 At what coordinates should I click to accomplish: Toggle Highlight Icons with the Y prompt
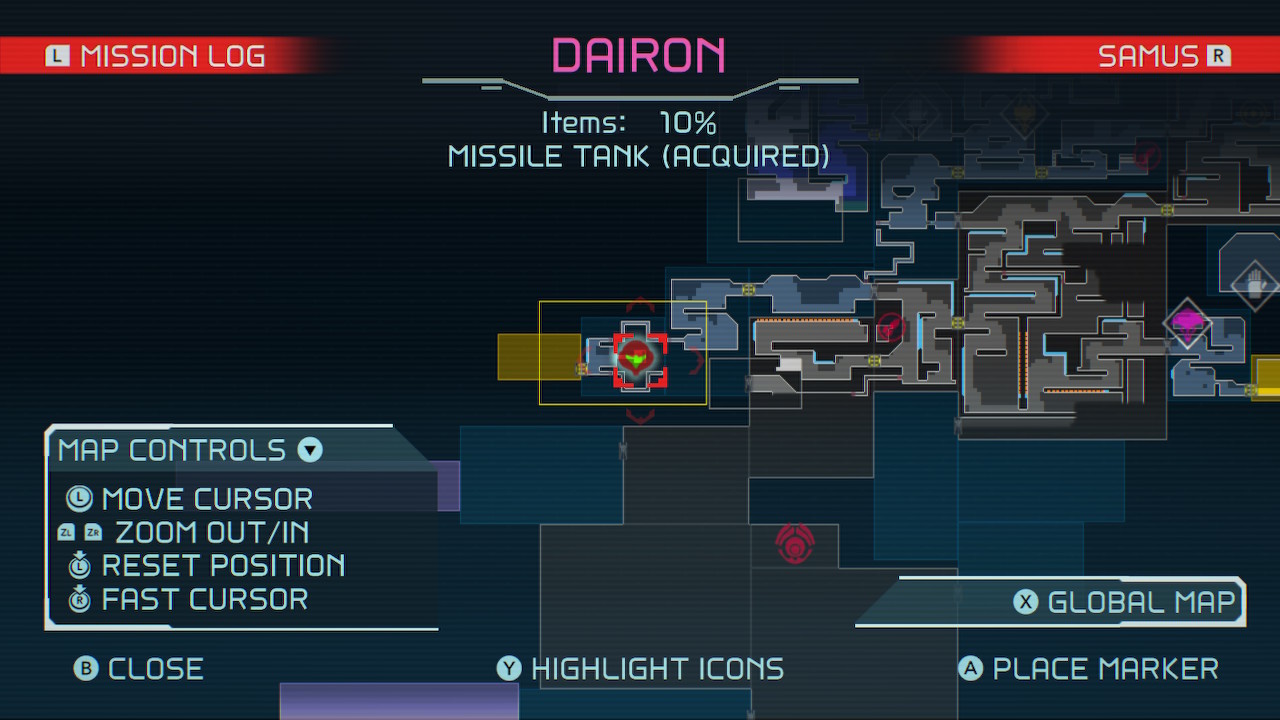pos(640,668)
